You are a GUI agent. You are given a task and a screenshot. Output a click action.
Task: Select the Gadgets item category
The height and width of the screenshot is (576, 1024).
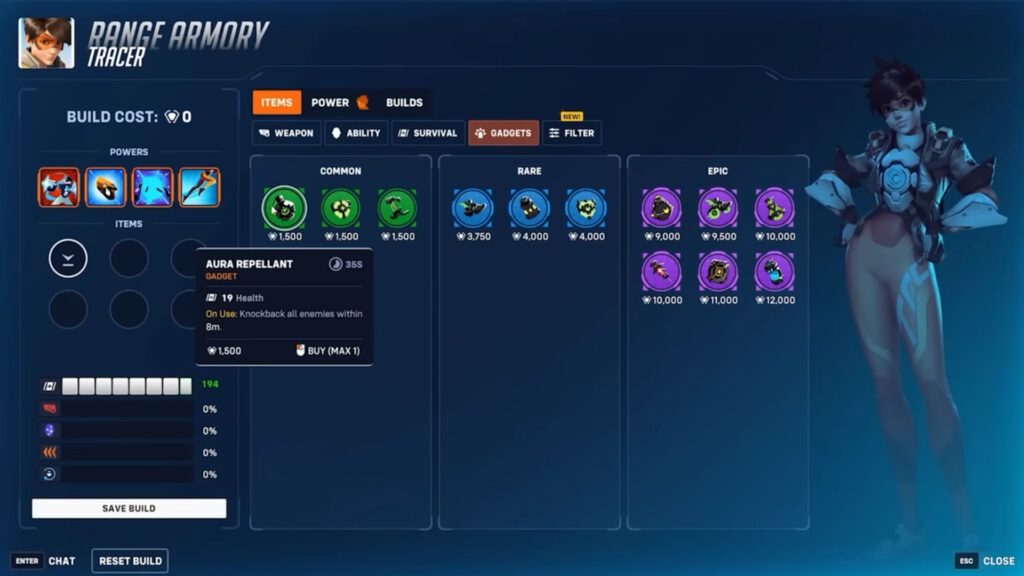tap(503, 133)
